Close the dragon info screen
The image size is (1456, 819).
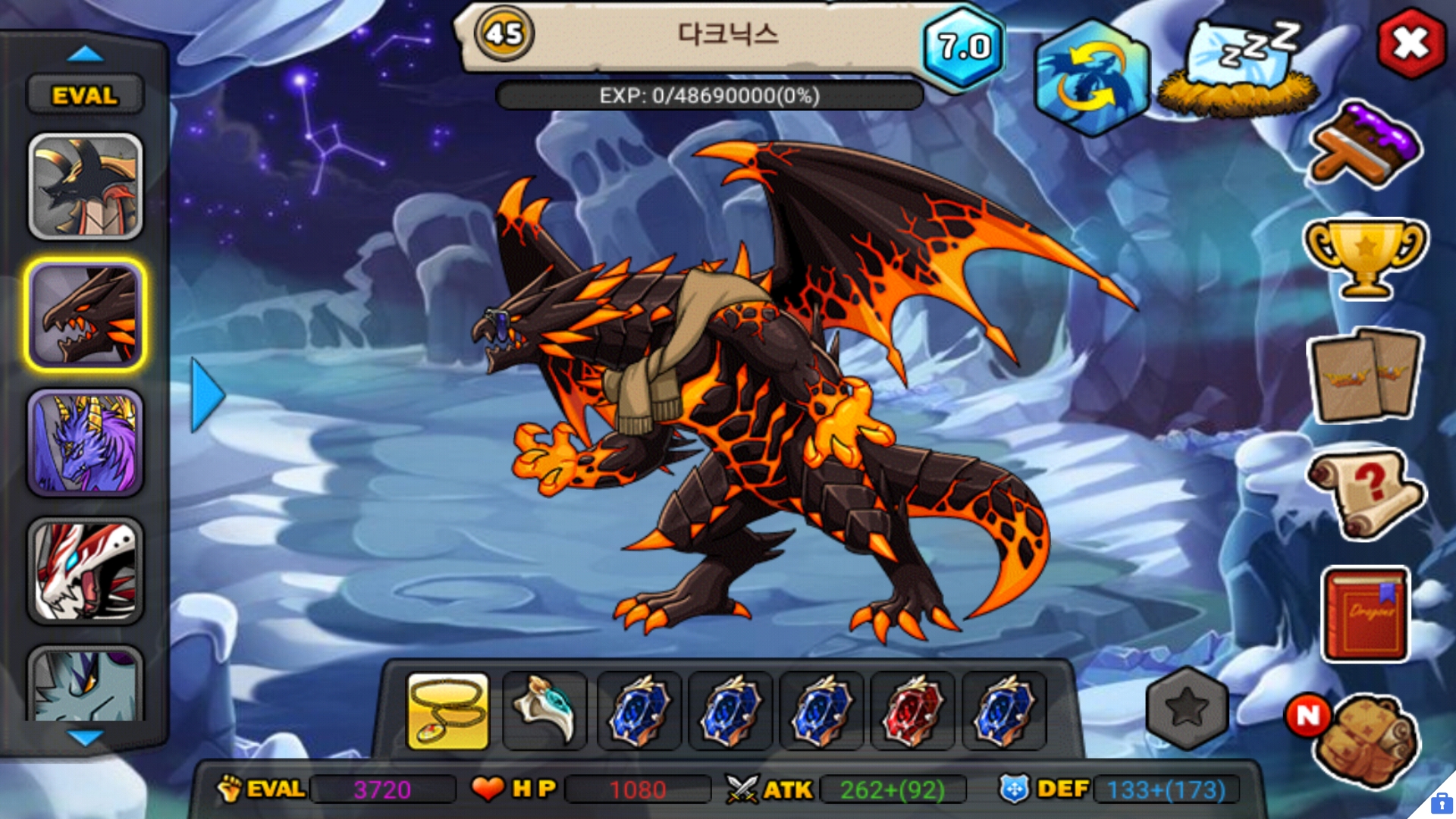pyautogui.click(x=1410, y=43)
